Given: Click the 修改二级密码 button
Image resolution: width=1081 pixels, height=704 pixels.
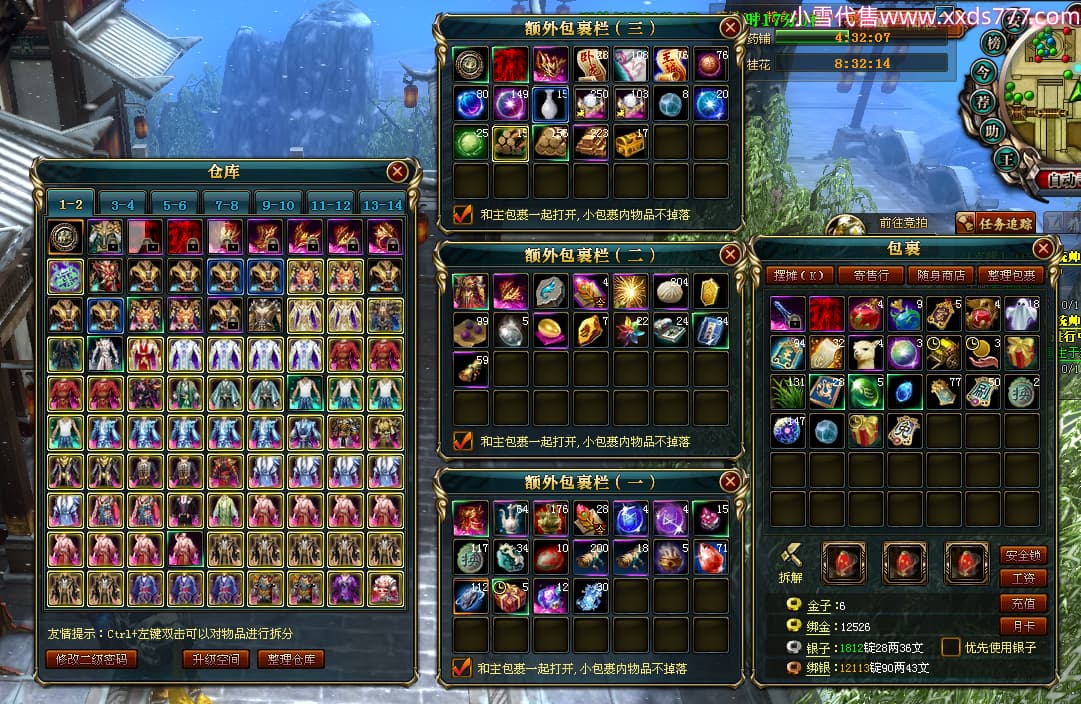Looking at the screenshot, I should pos(91,659).
